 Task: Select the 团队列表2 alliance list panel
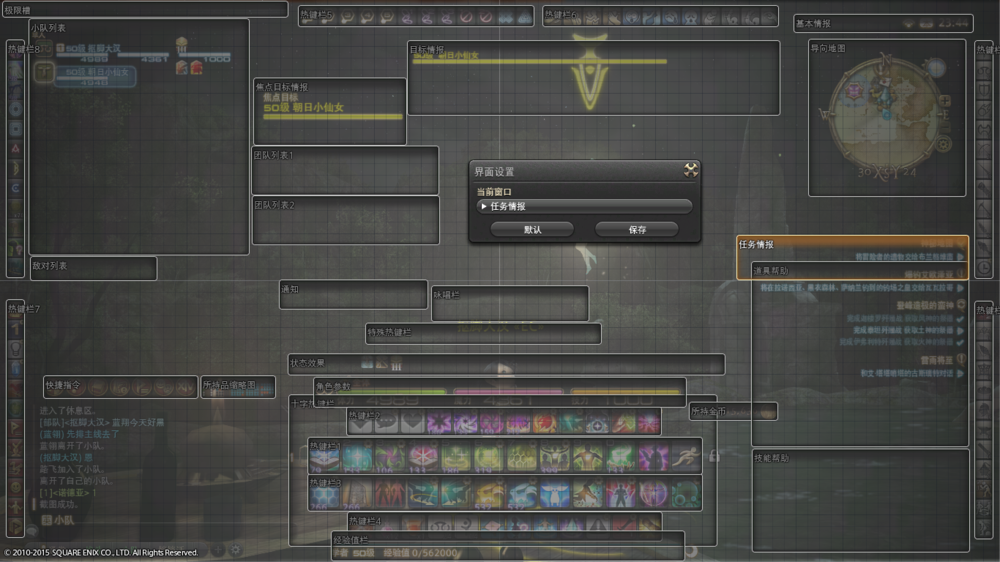345,221
